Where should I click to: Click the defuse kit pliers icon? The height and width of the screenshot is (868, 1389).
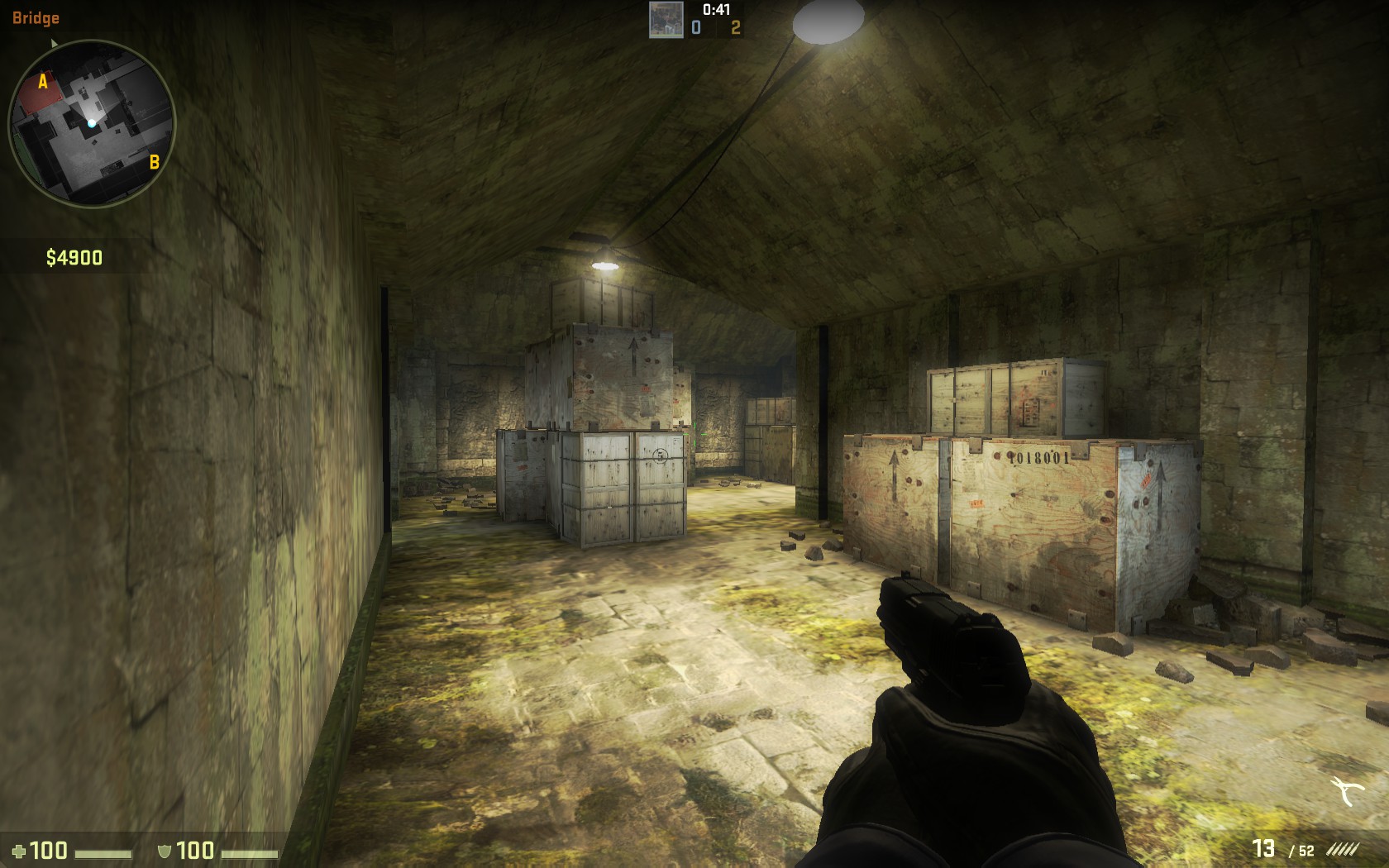tap(1348, 792)
